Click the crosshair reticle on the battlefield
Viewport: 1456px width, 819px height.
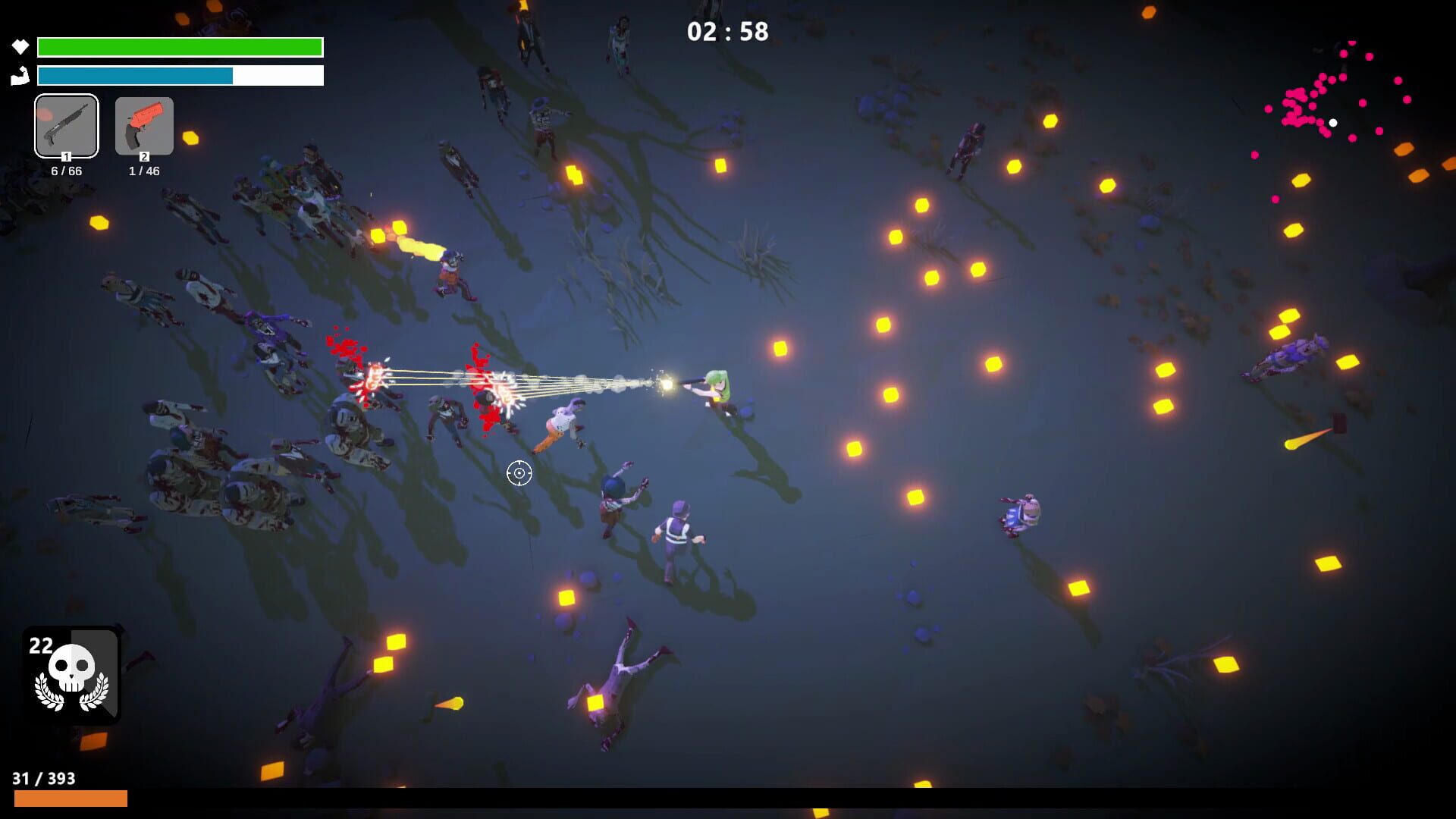[519, 472]
